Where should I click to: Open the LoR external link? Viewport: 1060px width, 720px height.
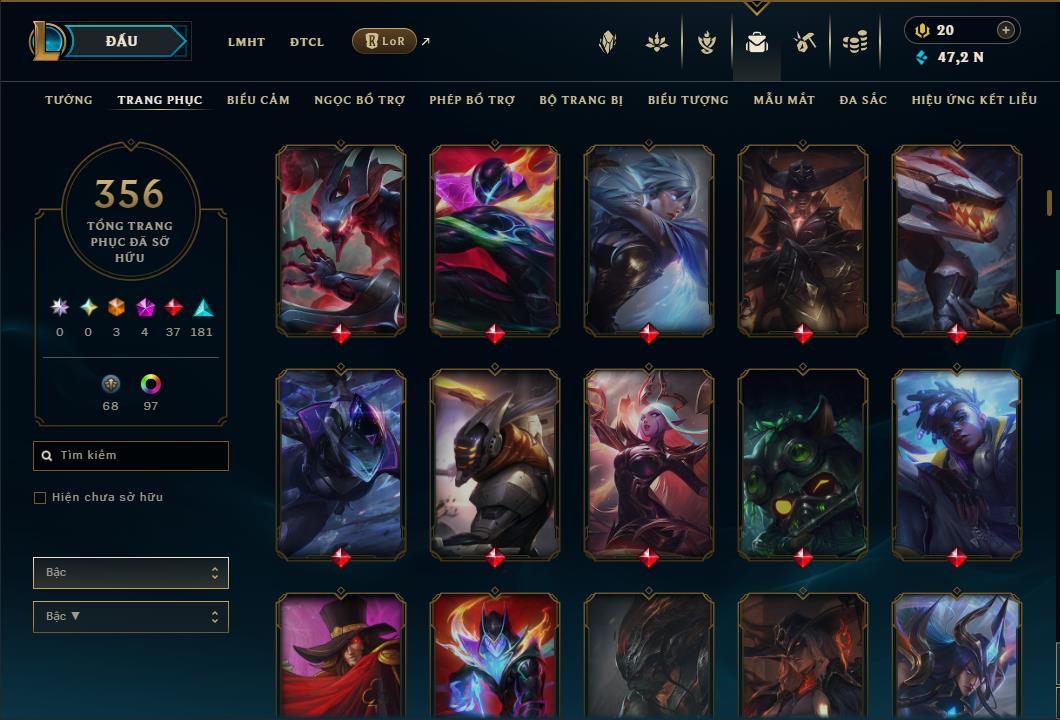click(x=385, y=41)
